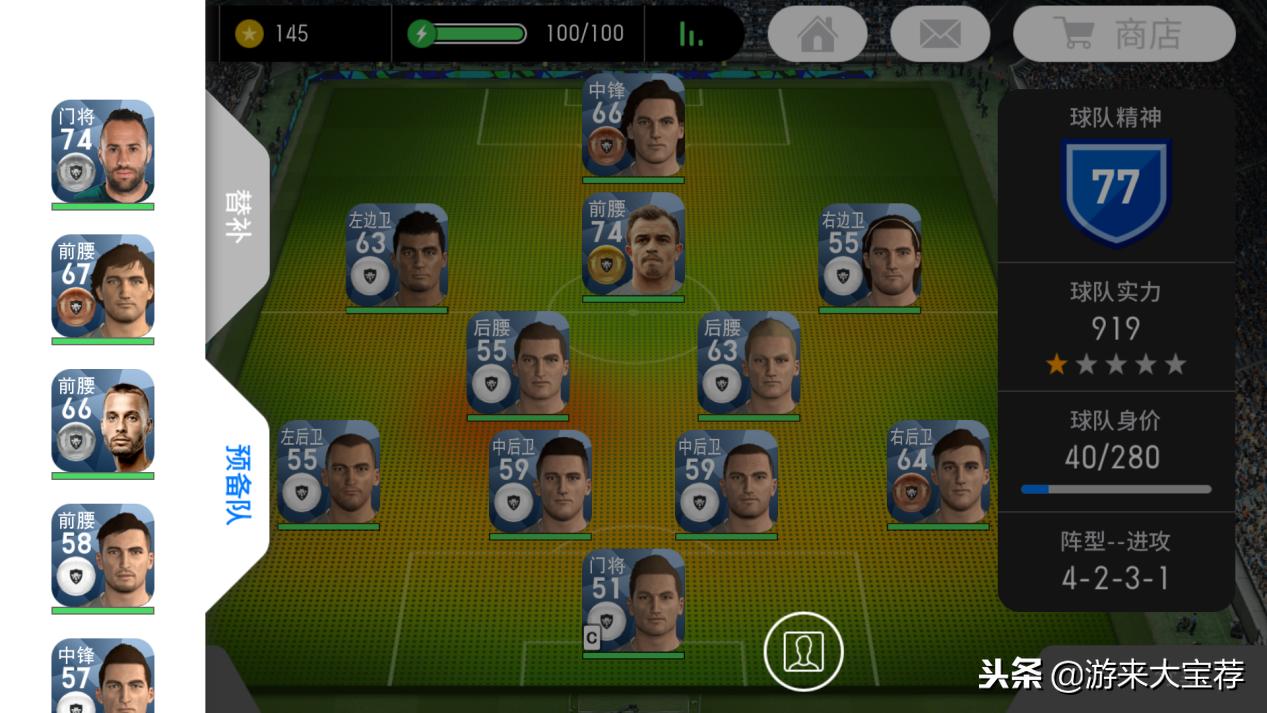
Task: Pick the reserve 前腰 rated 58
Action: point(103,555)
